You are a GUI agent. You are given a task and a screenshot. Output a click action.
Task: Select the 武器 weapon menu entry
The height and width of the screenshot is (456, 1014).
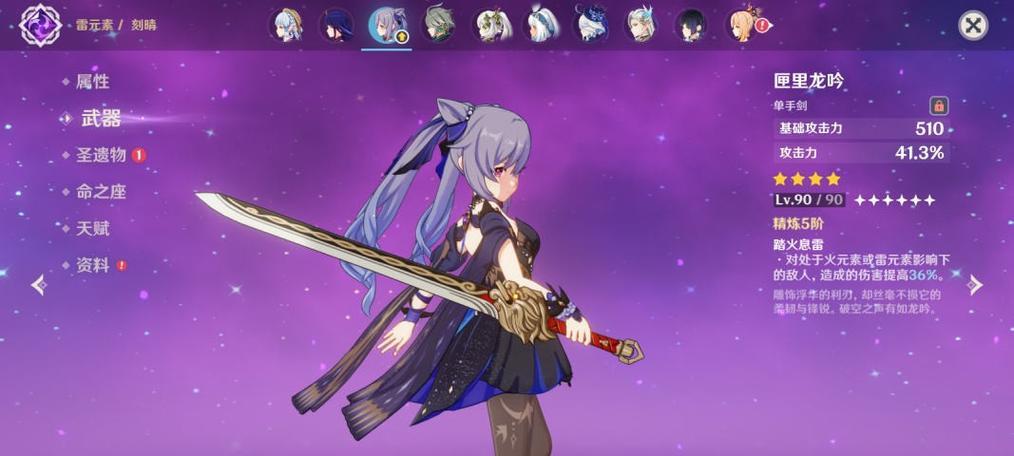[x=100, y=118]
